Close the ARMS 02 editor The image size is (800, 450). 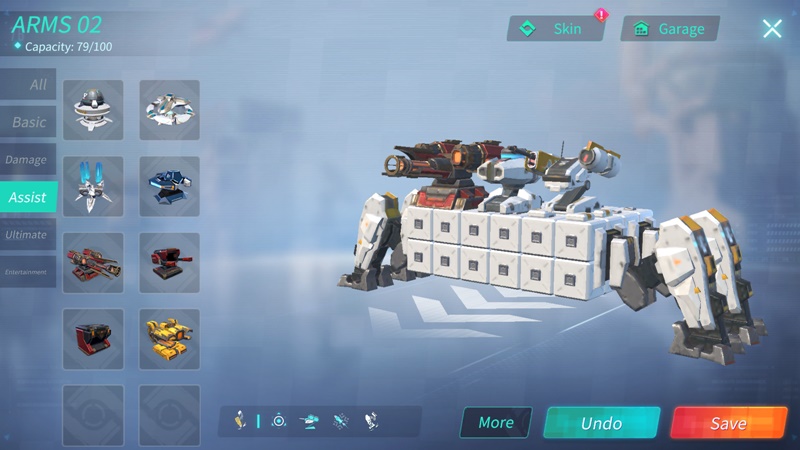[x=772, y=29]
